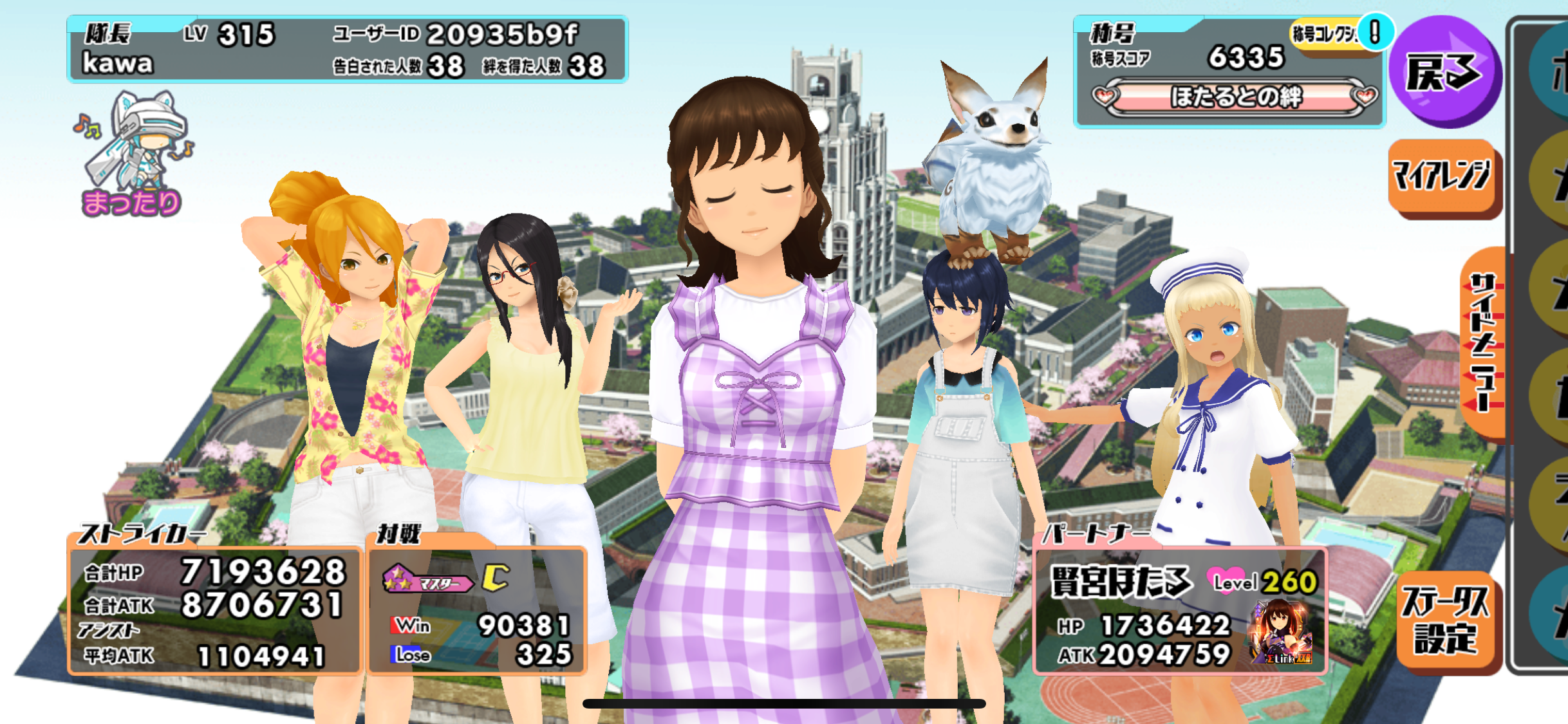The height and width of the screenshot is (724, 1568).
Task: View the ストライカー stats panel
Action: (214, 608)
